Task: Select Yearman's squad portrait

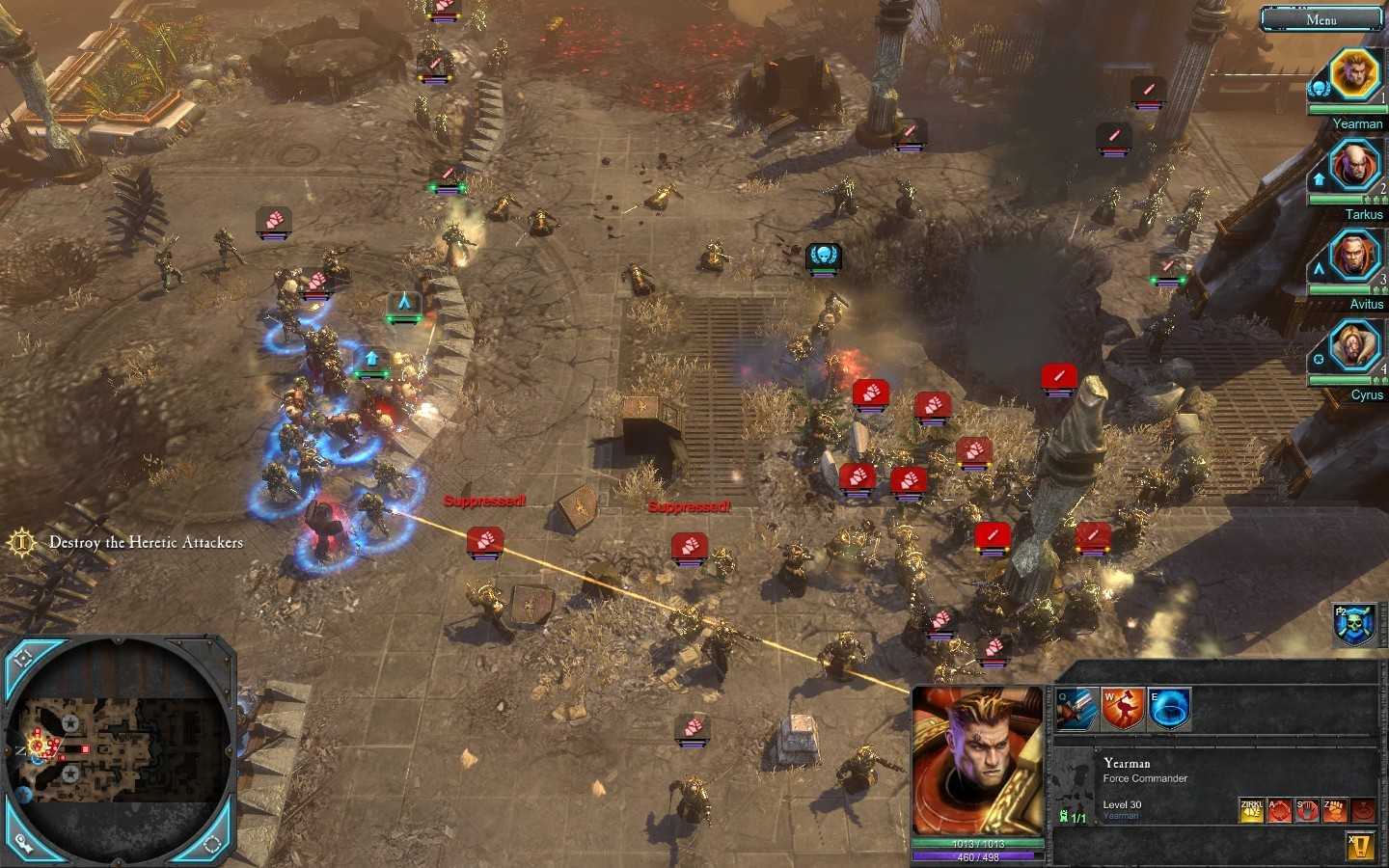Action: click(x=1353, y=73)
